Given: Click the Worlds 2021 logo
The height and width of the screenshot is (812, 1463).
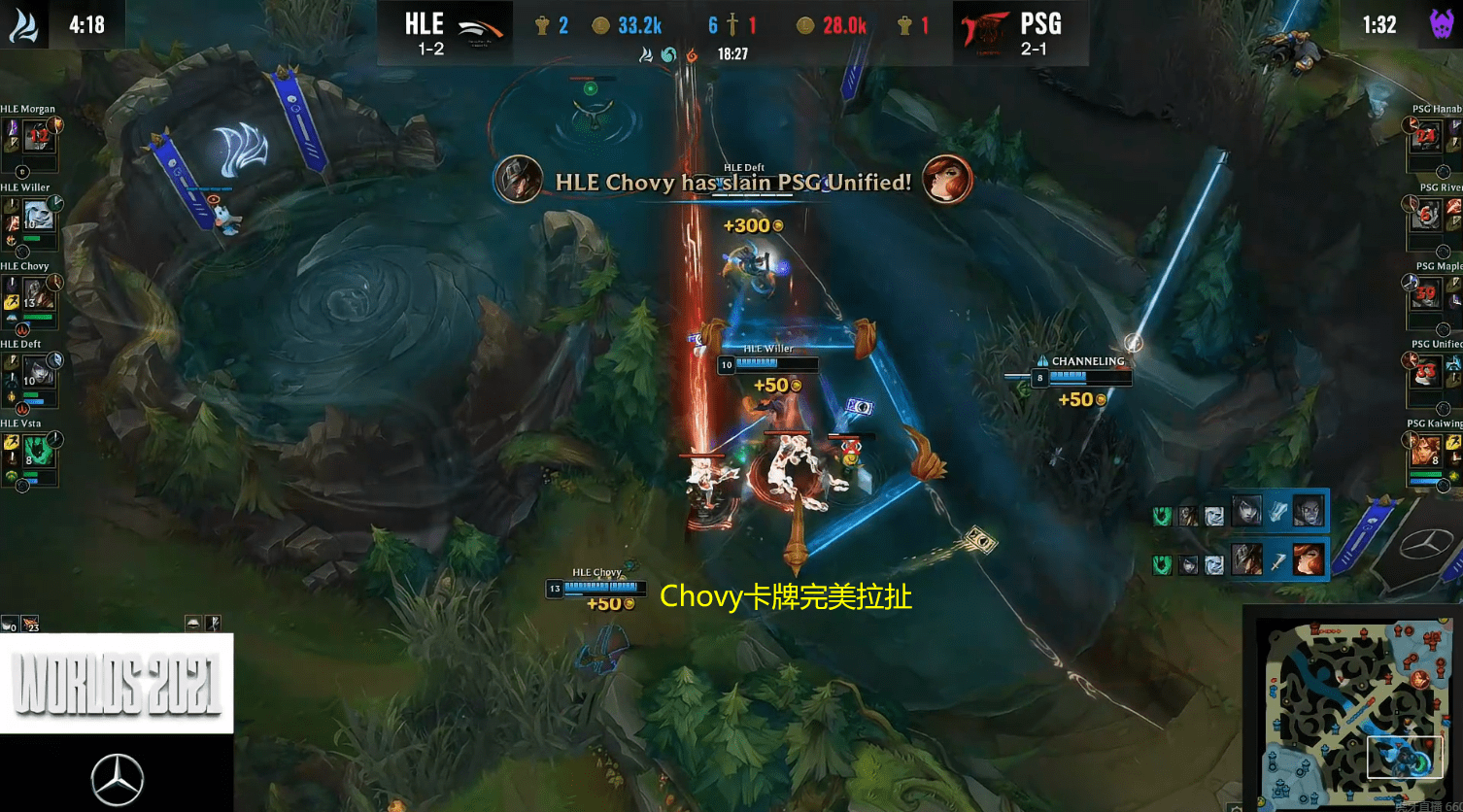Looking at the screenshot, I should pos(117,683).
